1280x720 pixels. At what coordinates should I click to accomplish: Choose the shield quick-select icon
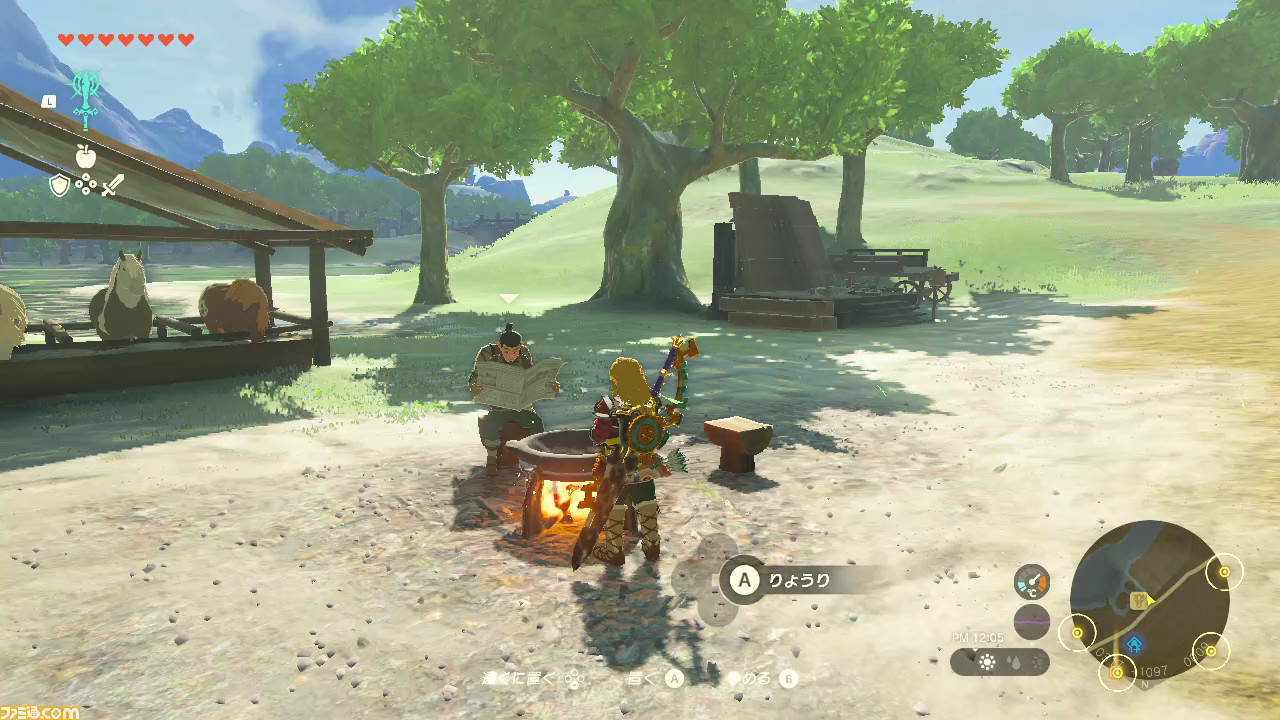click(60, 185)
